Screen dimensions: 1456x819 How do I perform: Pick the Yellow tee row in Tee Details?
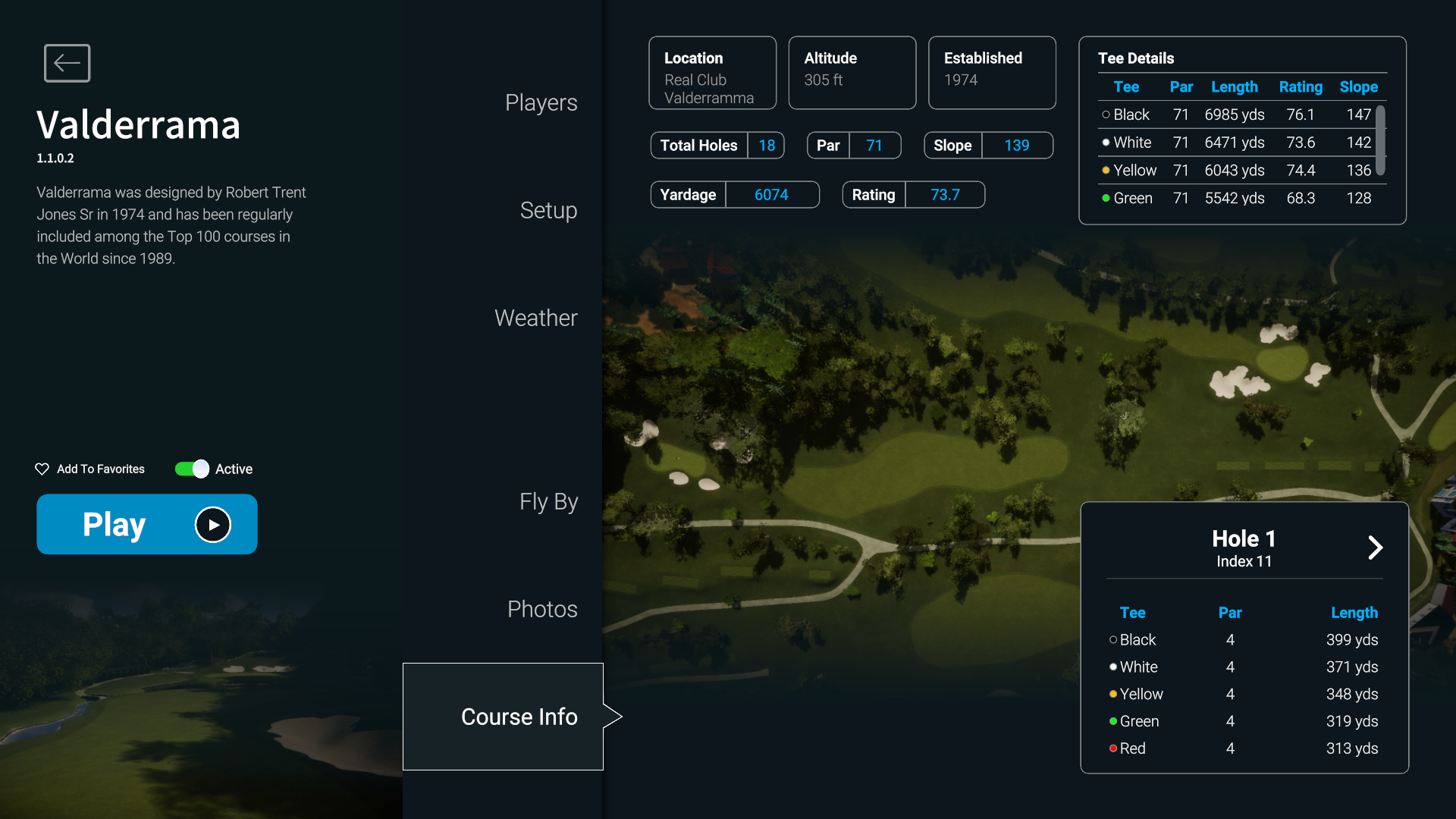click(x=1236, y=171)
